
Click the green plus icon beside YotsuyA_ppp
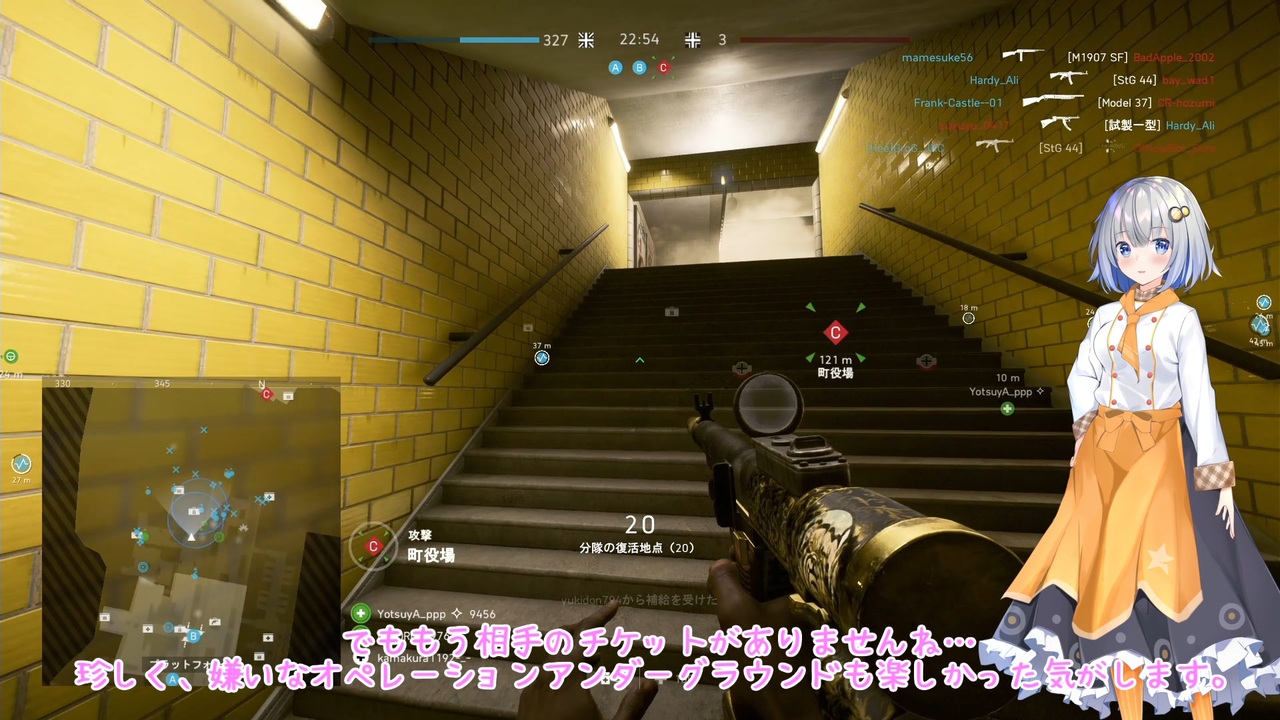pyautogui.click(x=1007, y=407)
